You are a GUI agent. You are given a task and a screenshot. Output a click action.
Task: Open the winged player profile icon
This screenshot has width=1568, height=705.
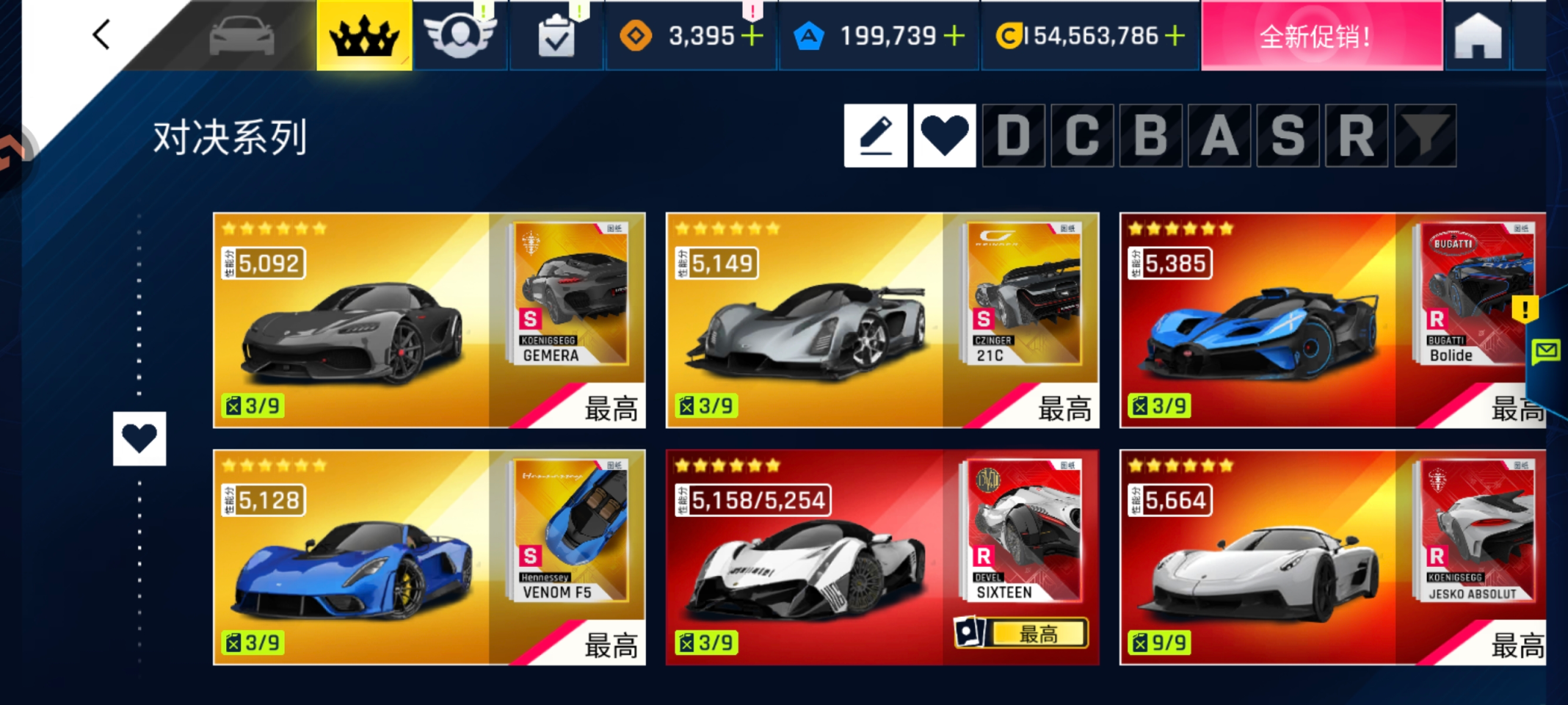click(460, 36)
